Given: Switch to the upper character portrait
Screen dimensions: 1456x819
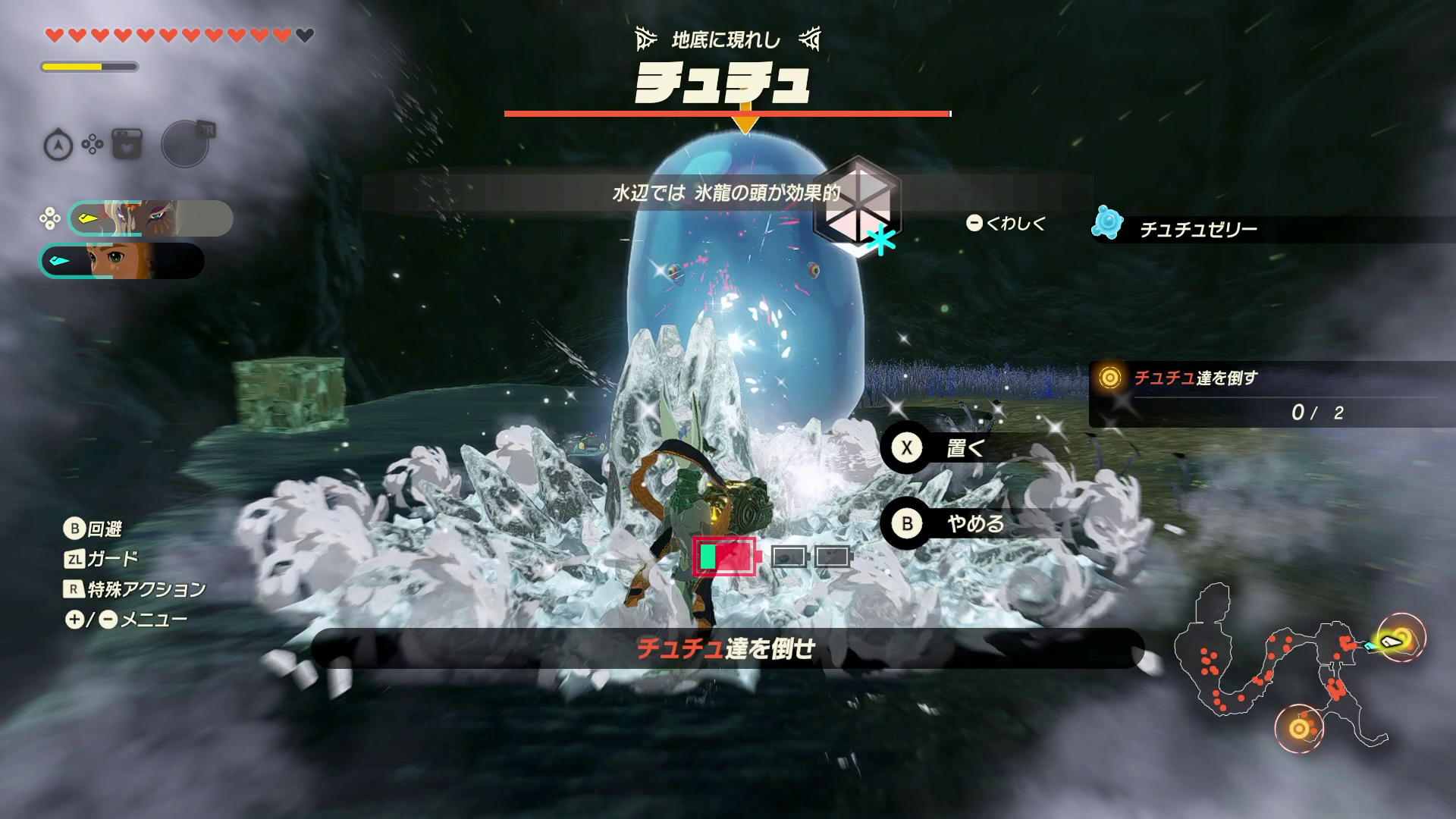Looking at the screenshot, I should point(150,218).
